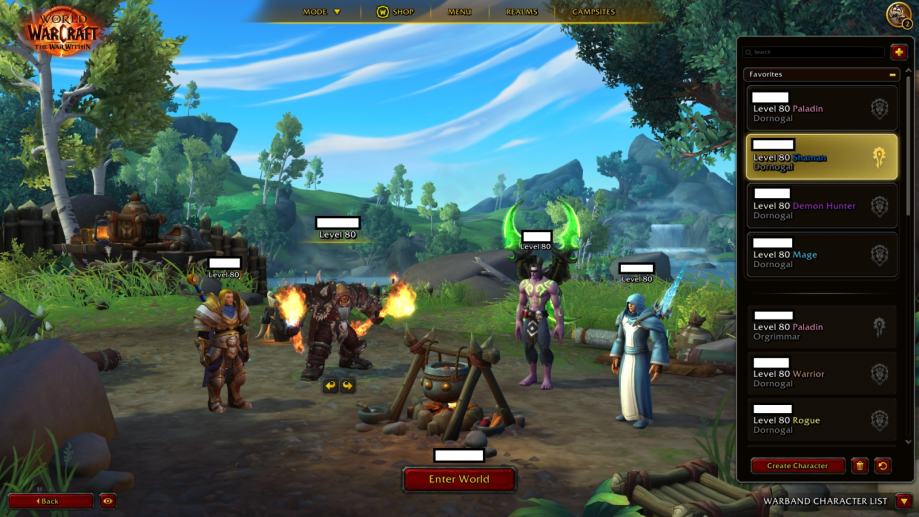Collapse the Warband Character List
The image size is (919, 517).
click(903, 501)
